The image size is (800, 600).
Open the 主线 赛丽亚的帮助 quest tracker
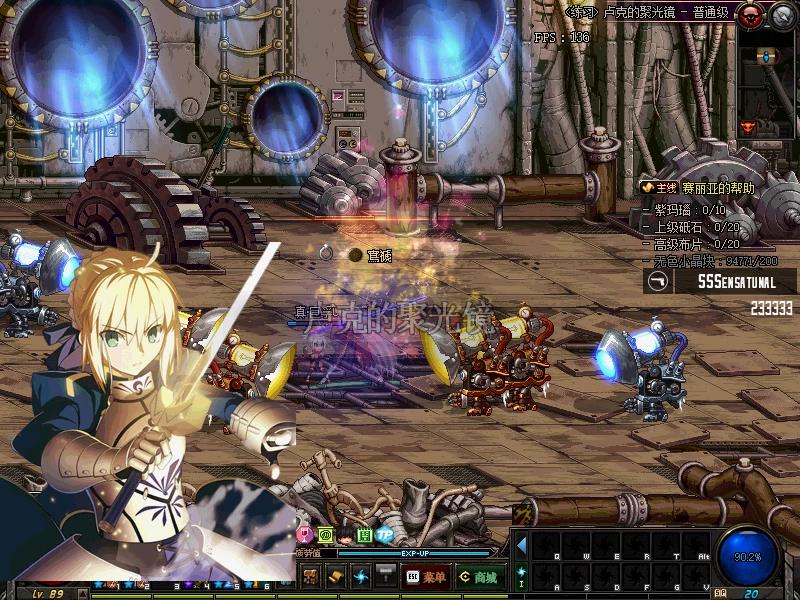[700, 187]
